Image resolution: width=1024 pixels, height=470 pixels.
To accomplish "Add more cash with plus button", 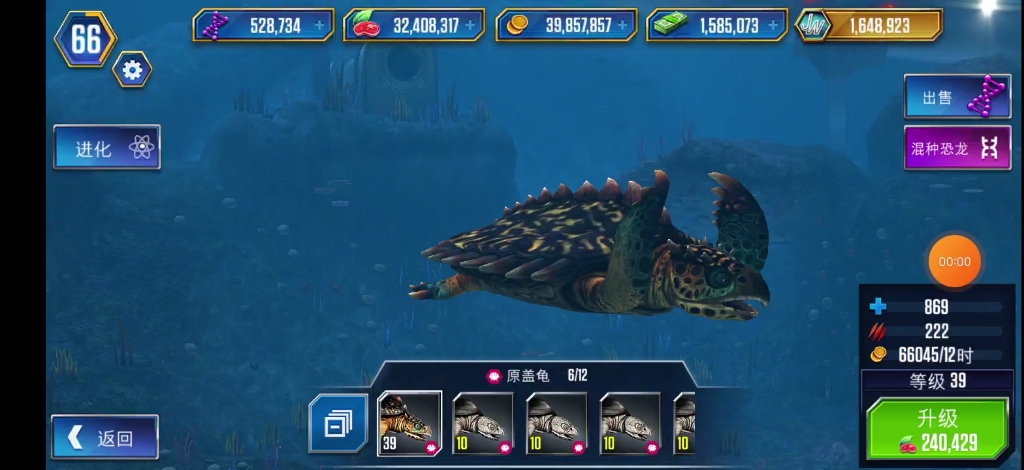I will coord(772,25).
